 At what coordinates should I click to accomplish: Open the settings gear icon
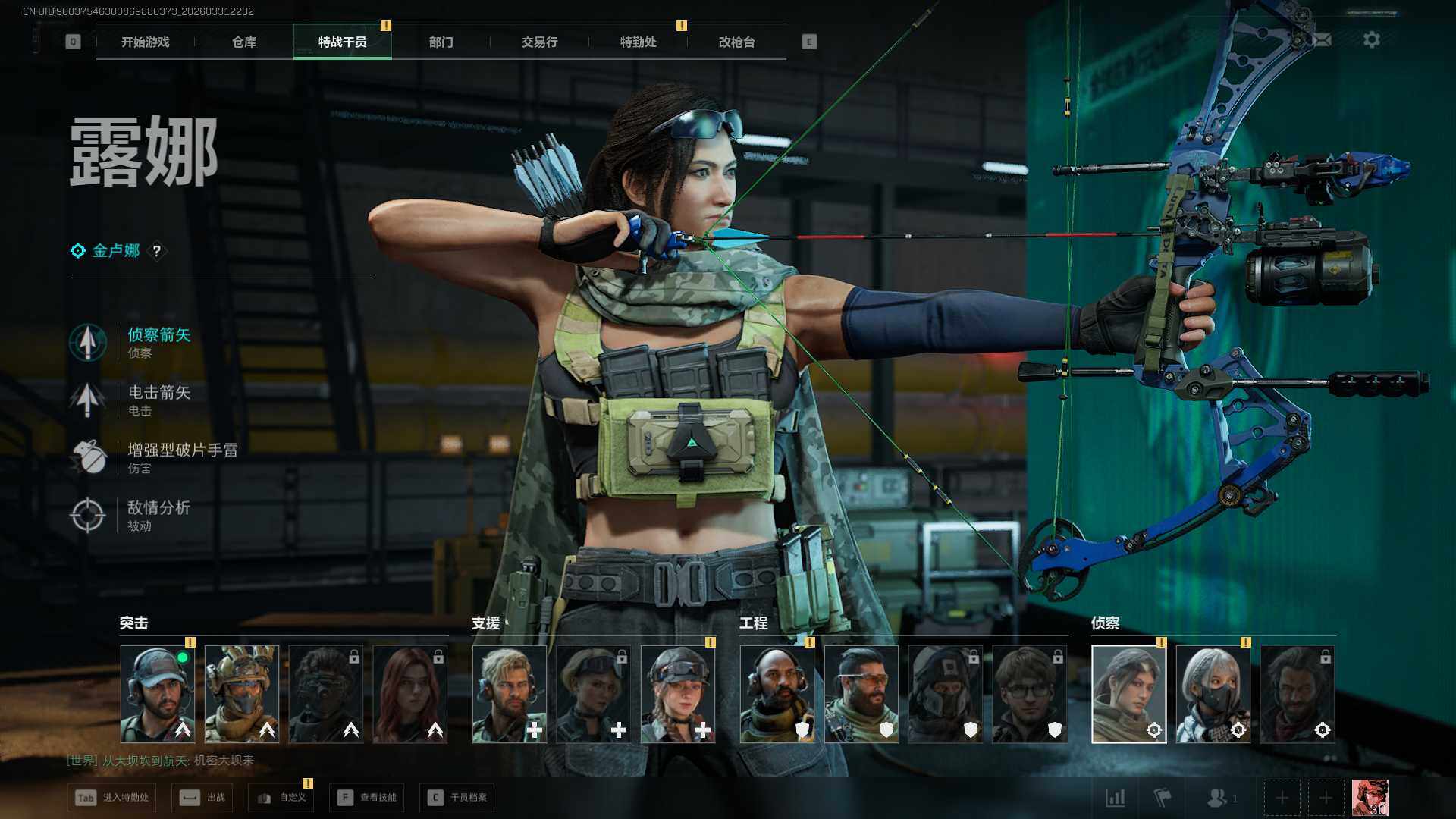1371,39
